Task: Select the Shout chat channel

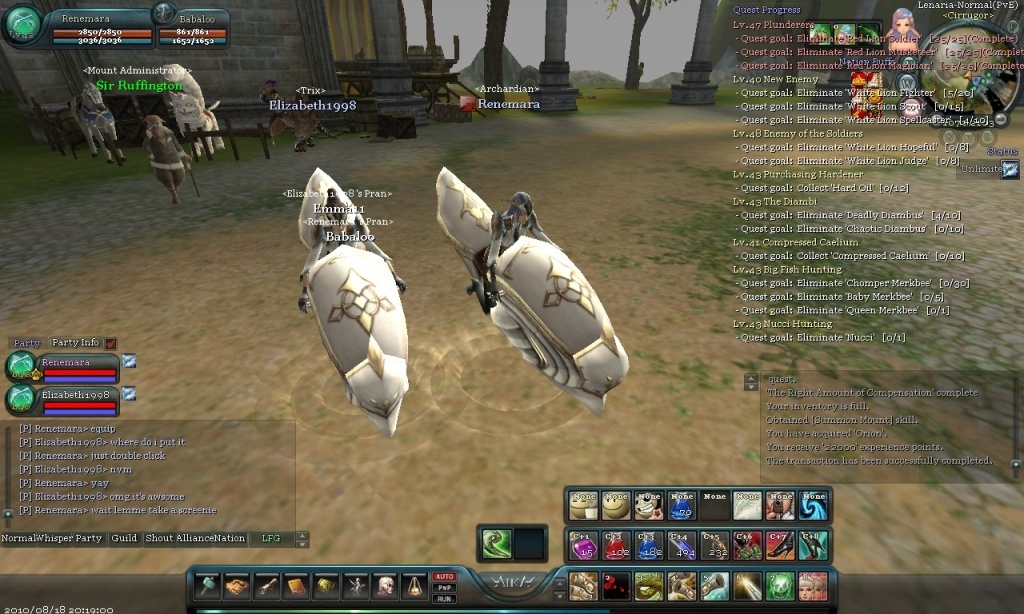Action: coord(159,538)
